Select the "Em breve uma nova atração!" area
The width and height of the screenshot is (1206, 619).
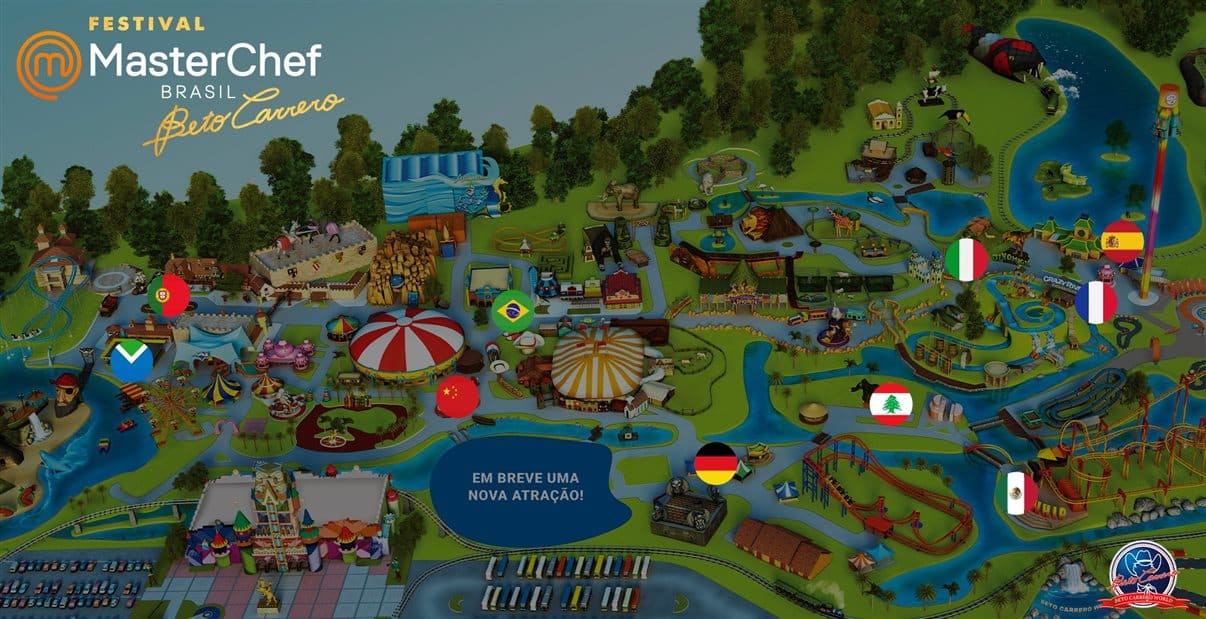(527, 487)
